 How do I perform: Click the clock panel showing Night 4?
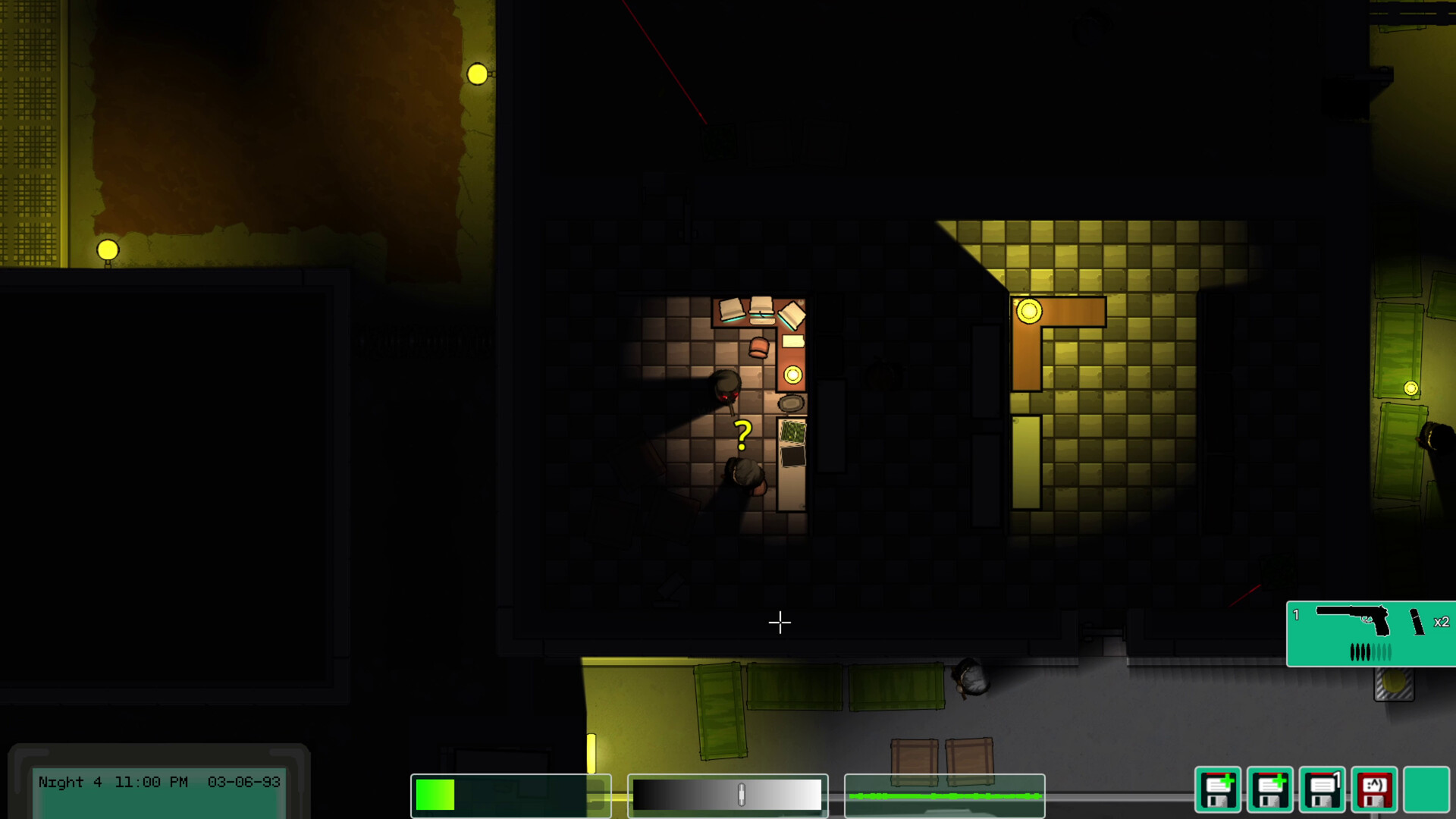(x=161, y=783)
